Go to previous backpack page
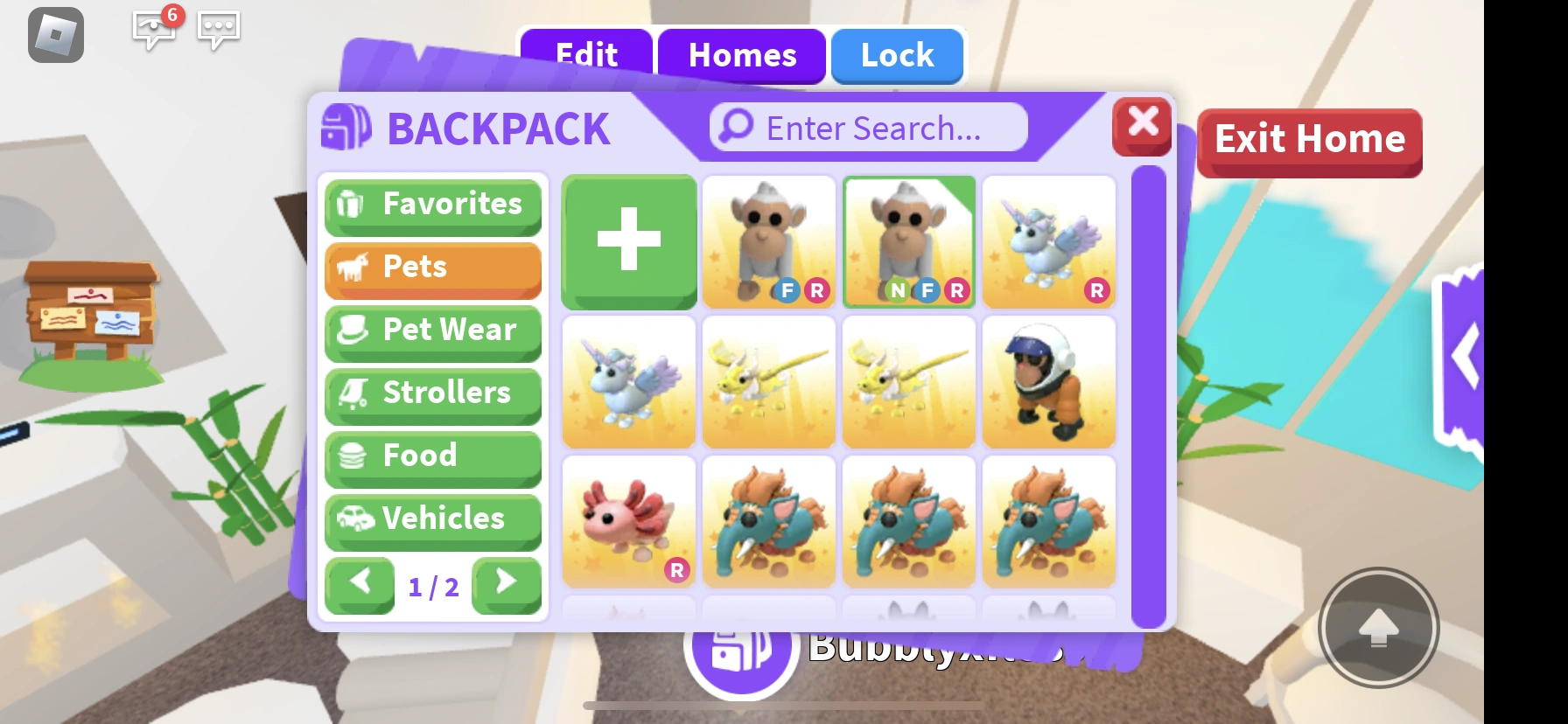 pyautogui.click(x=360, y=586)
